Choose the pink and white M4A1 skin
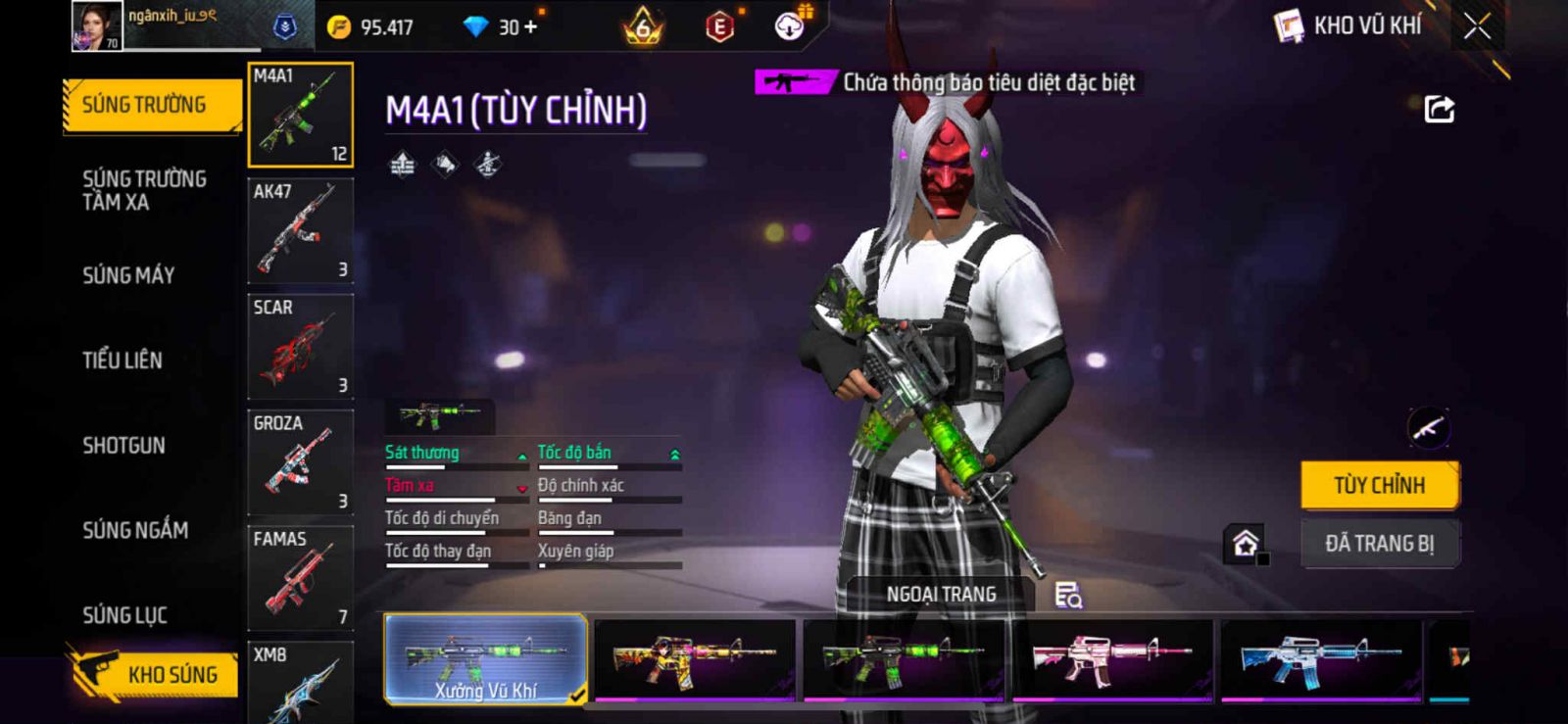 pos(1112,659)
